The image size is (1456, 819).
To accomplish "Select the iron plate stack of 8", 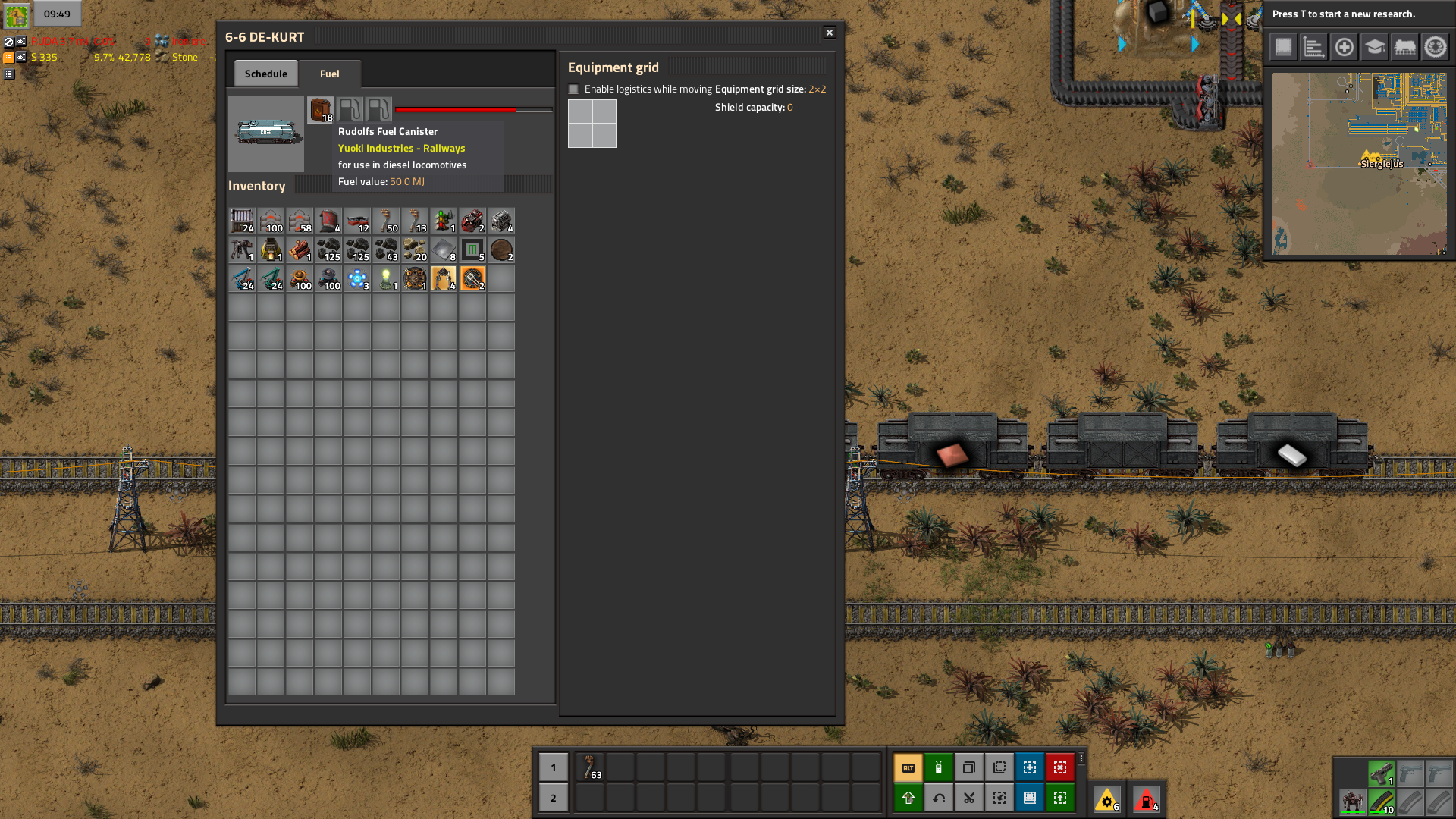I will pos(444,250).
